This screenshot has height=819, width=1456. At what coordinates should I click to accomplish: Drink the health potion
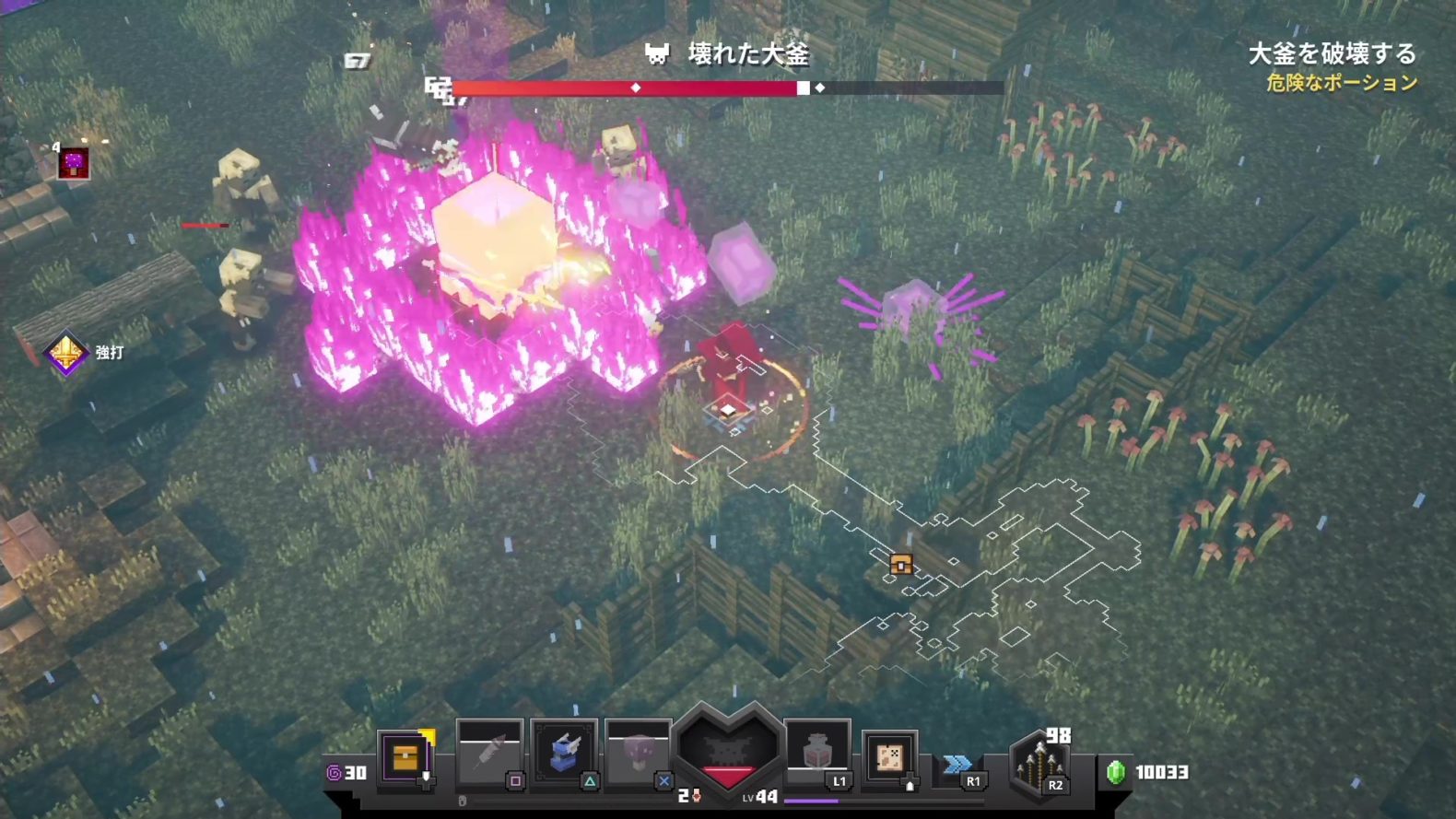point(816,752)
